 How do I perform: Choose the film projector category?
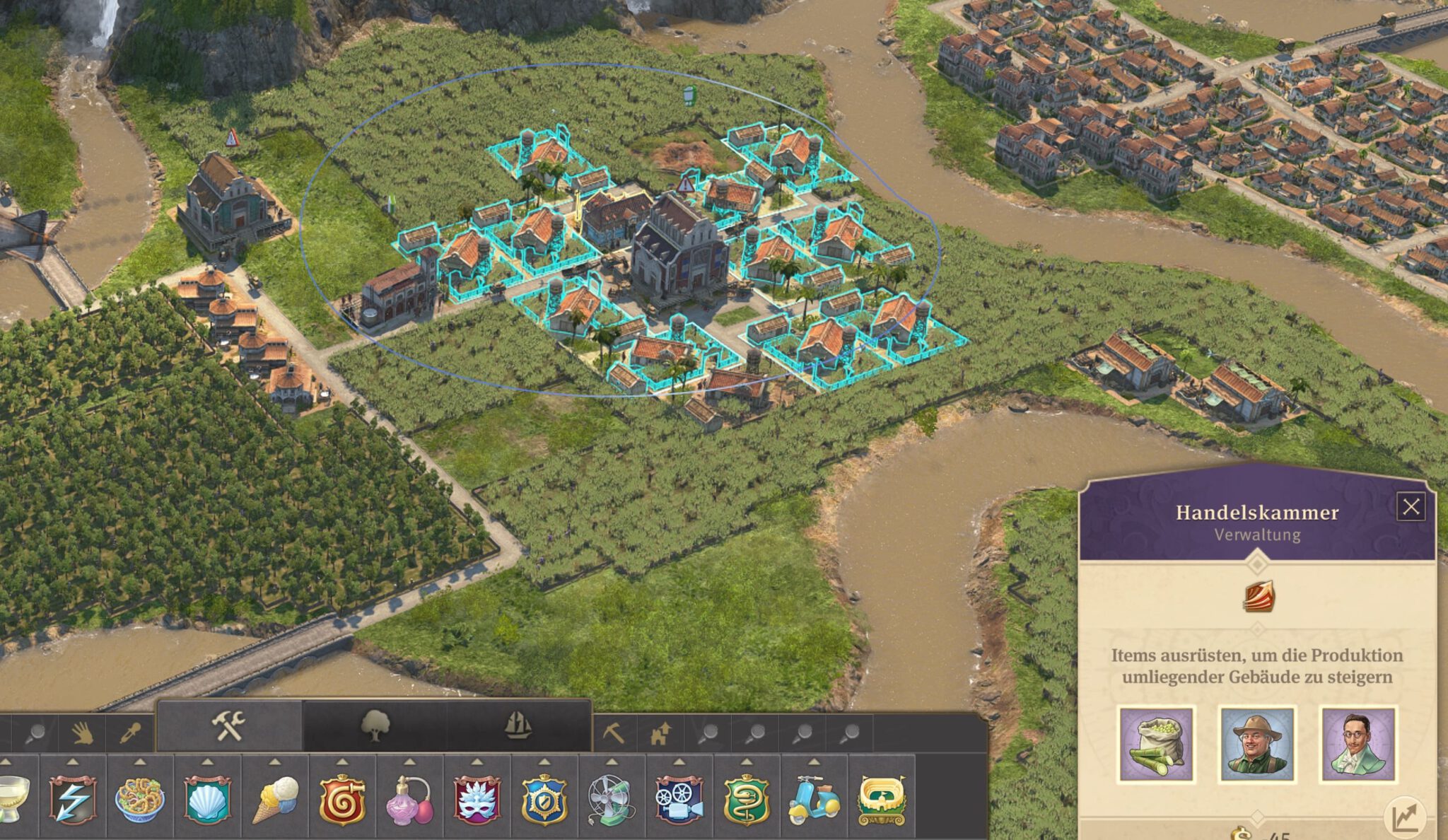pos(679,800)
